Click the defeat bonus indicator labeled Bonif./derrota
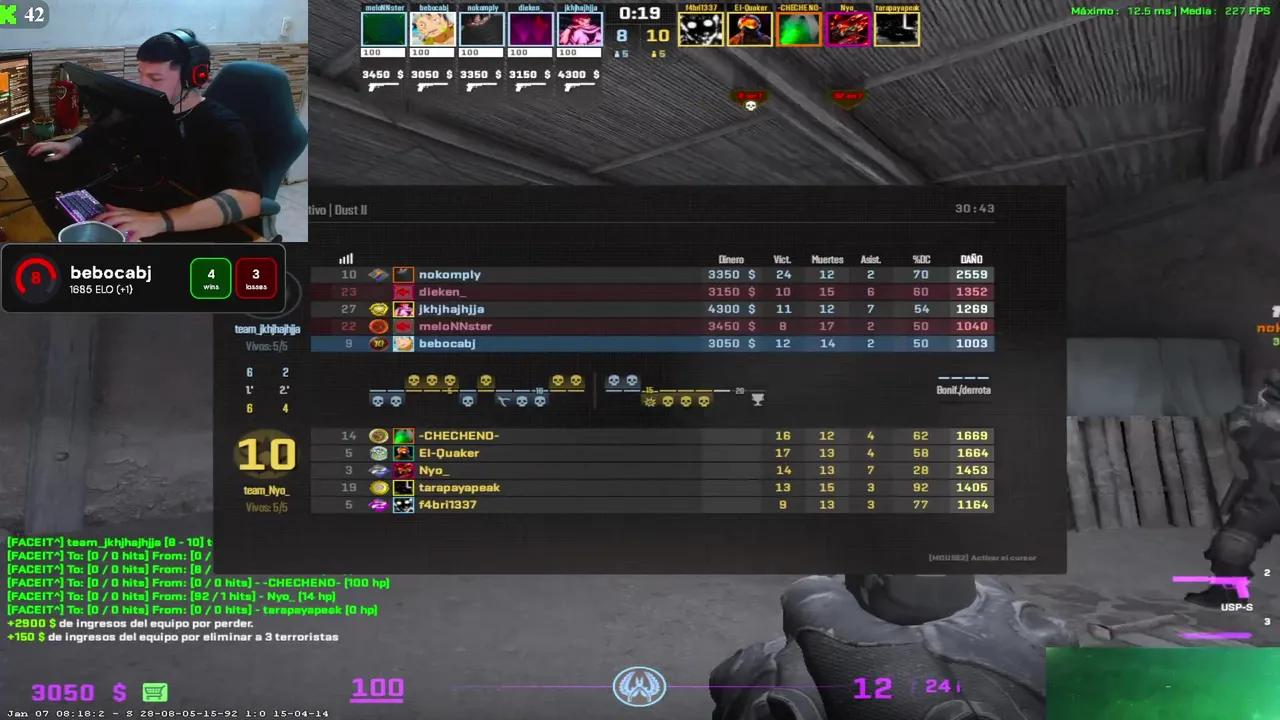Screen dimensions: 1280x720 (962, 390)
